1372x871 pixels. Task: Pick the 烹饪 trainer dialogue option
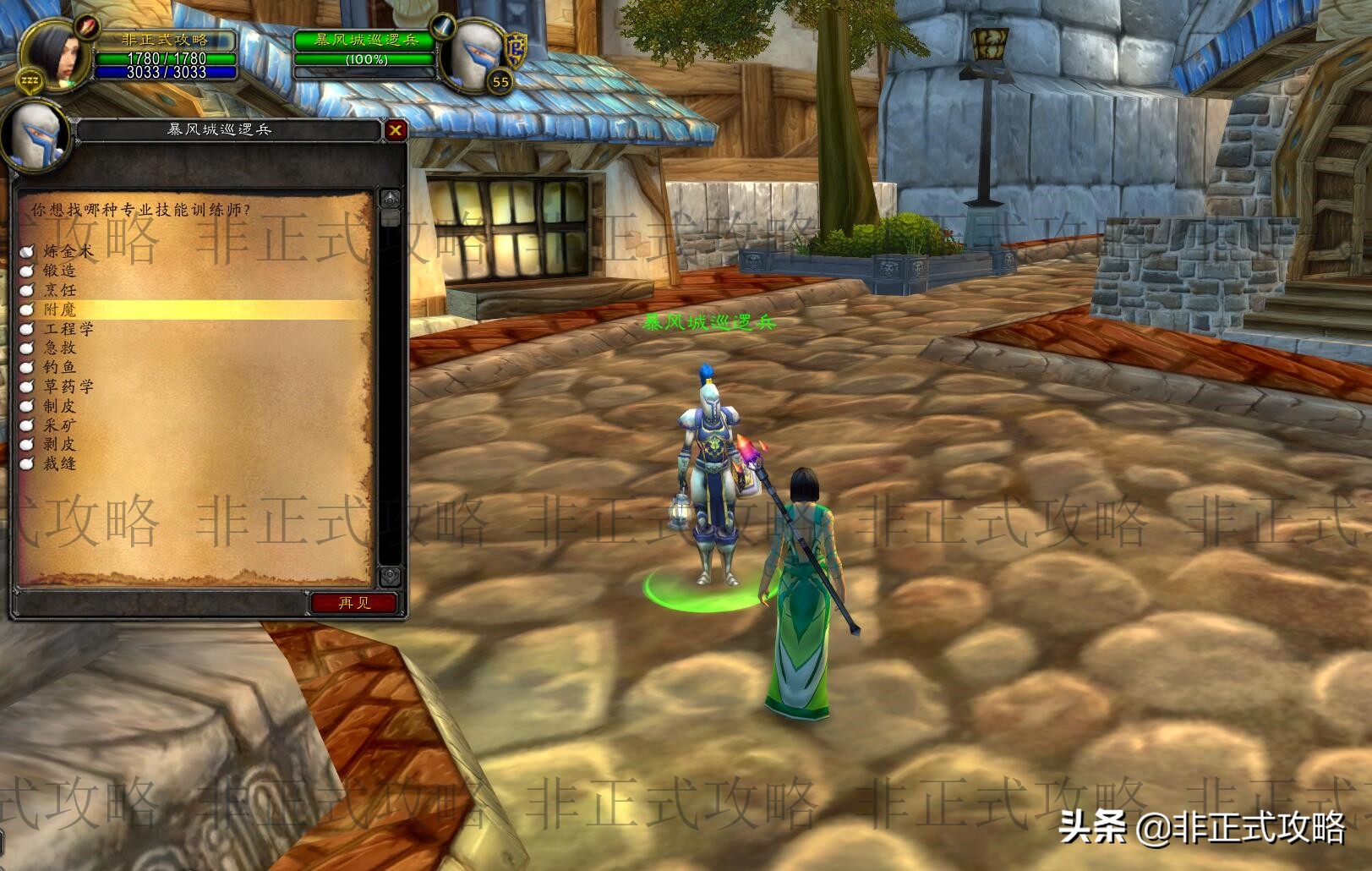(x=59, y=290)
